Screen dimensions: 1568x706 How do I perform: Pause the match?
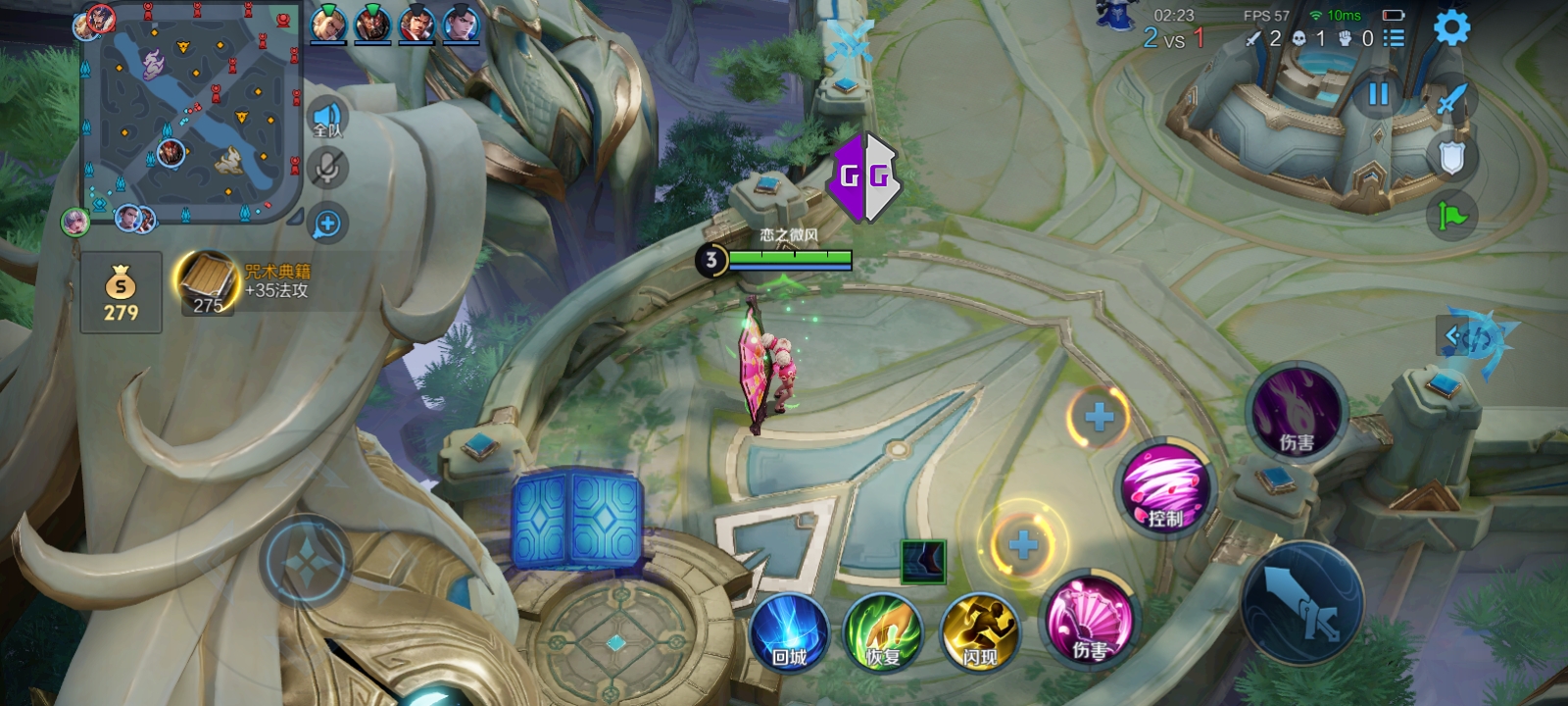coord(1378,94)
